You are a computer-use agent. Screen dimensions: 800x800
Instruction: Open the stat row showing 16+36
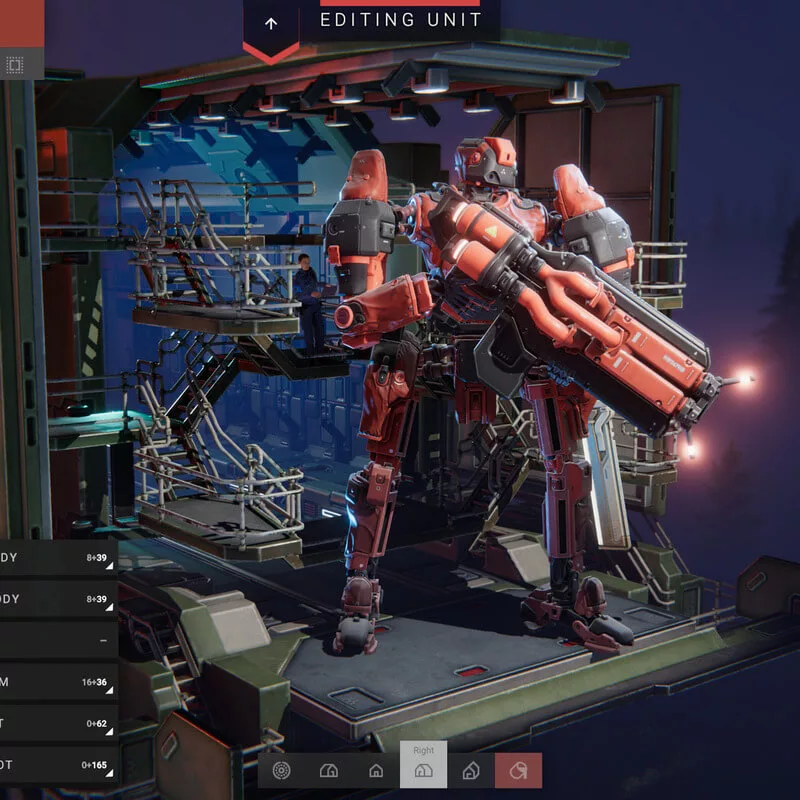pos(58,683)
